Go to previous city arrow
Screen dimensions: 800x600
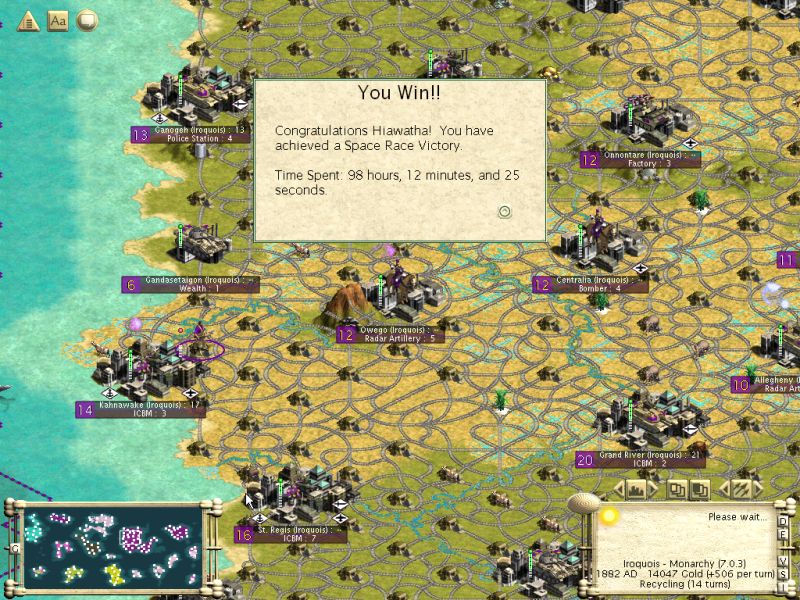tap(617, 489)
